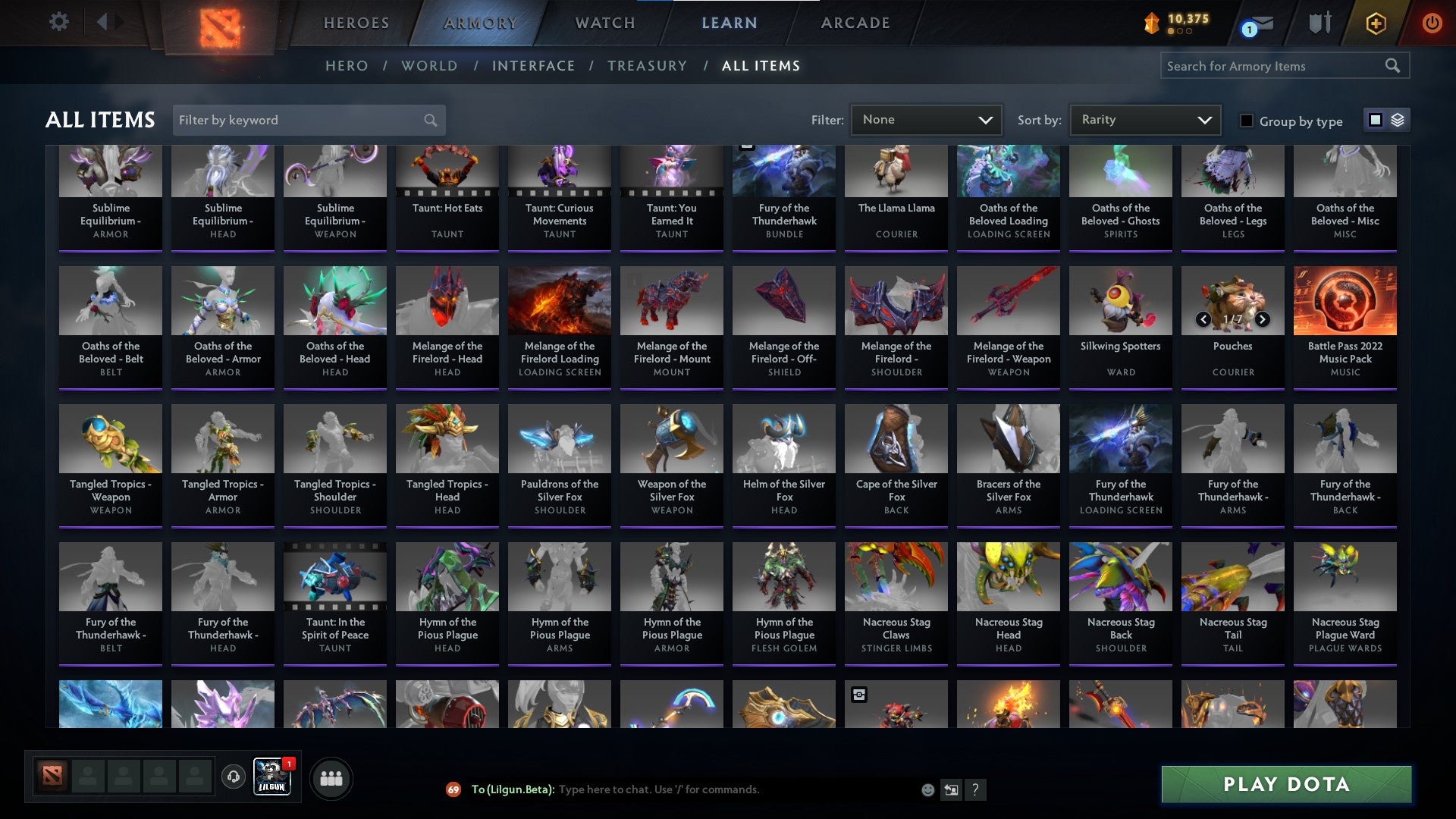Toggle the single item view square
1456x819 pixels.
[x=1374, y=120]
